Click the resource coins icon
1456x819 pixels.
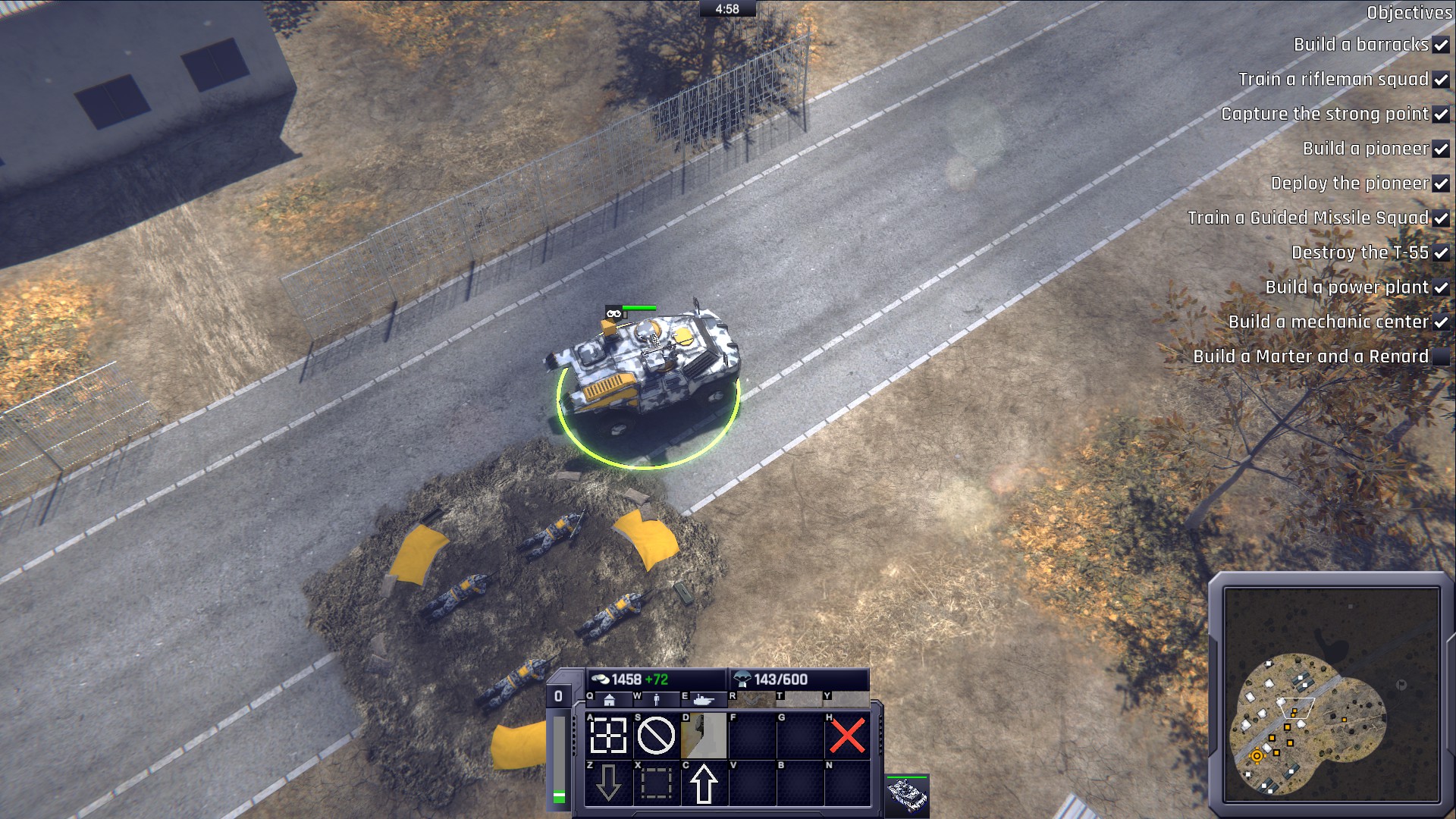[601, 678]
